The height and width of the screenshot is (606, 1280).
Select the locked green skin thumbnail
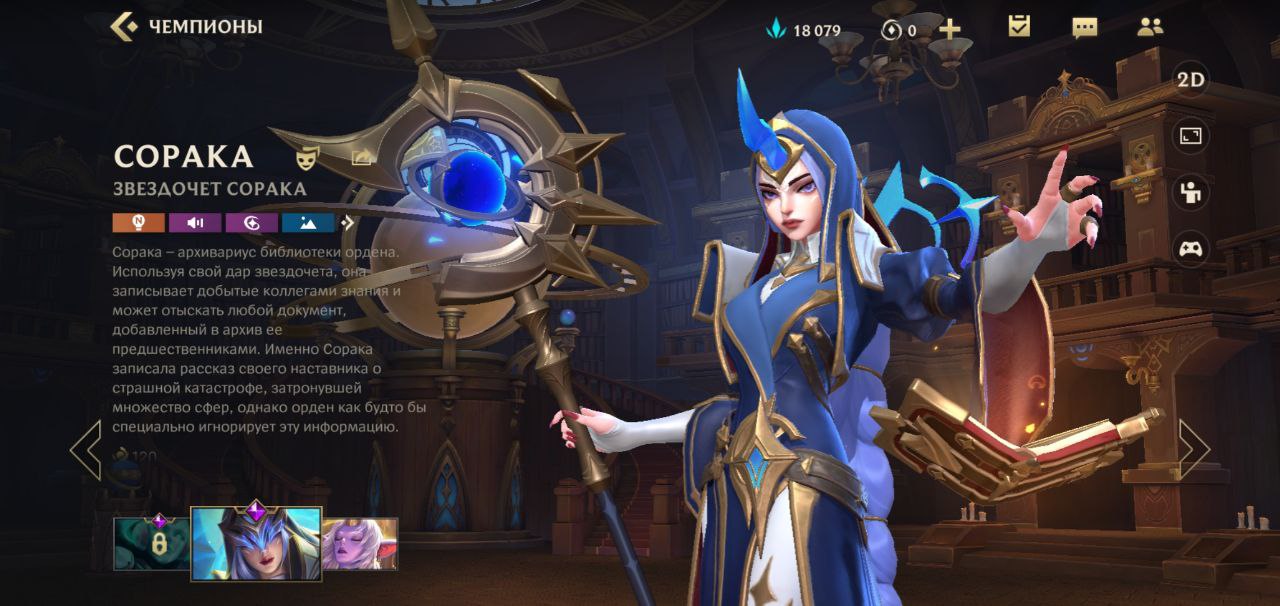click(151, 543)
